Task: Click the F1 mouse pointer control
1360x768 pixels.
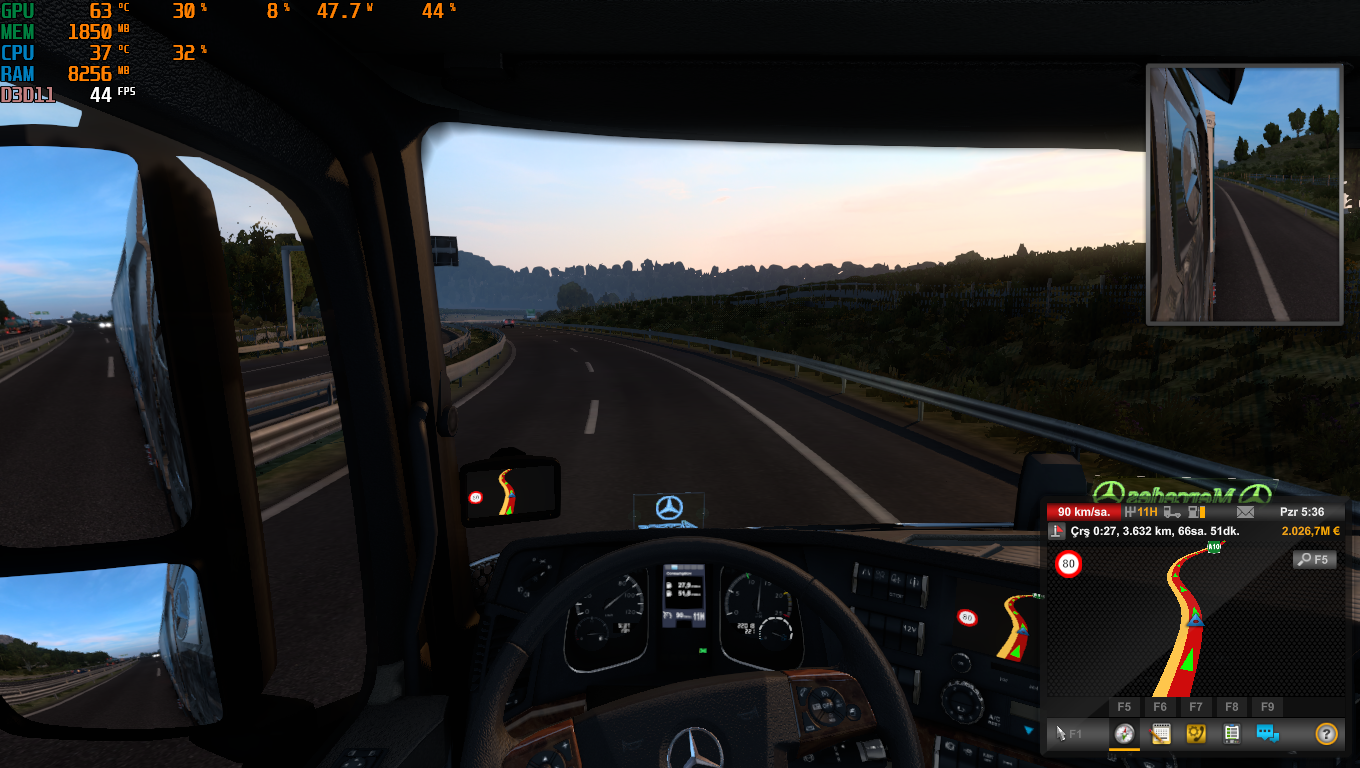Action: coord(1070,734)
